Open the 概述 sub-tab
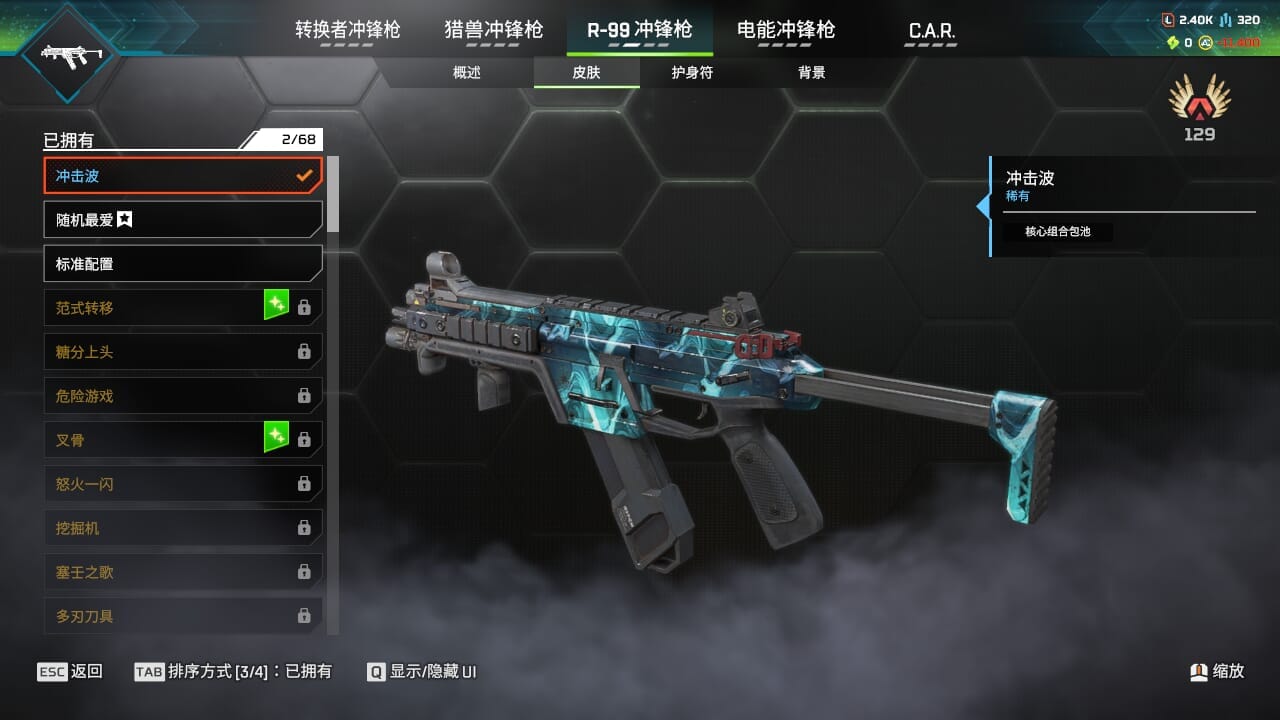Viewport: 1280px width, 720px height. pyautogui.click(x=467, y=73)
